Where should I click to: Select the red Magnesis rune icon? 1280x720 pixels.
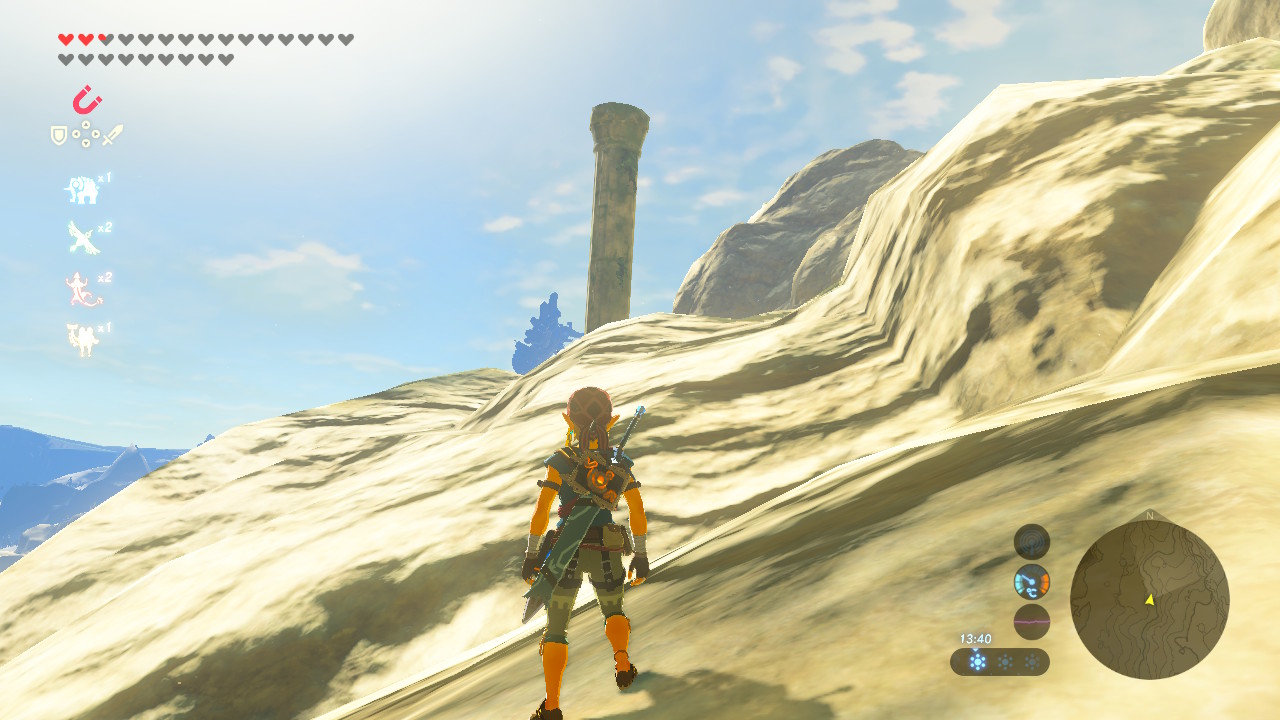87,100
